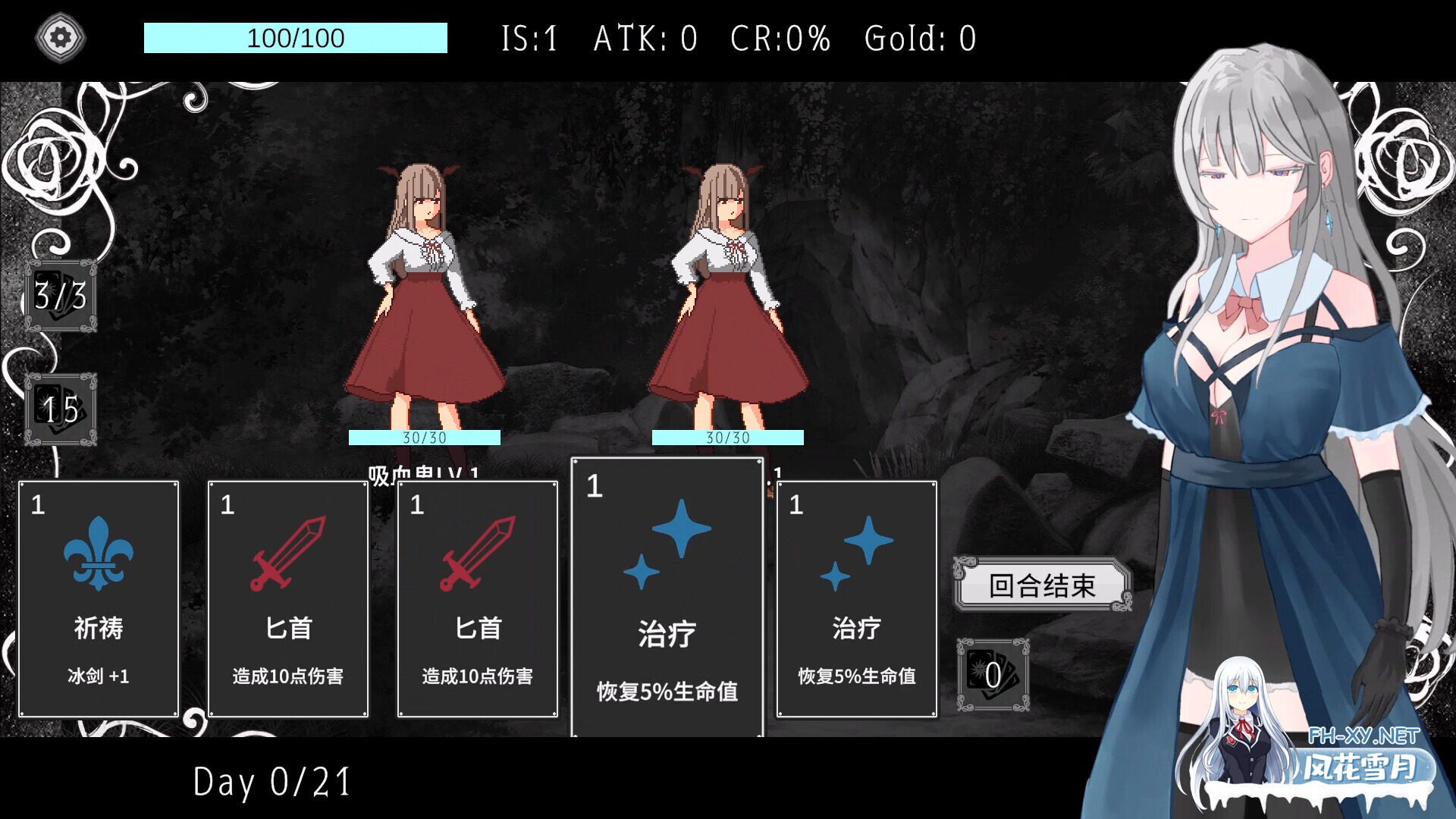The height and width of the screenshot is (819, 1456).
Task: Click the Day 0/21 label
Action: tap(271, 780)
